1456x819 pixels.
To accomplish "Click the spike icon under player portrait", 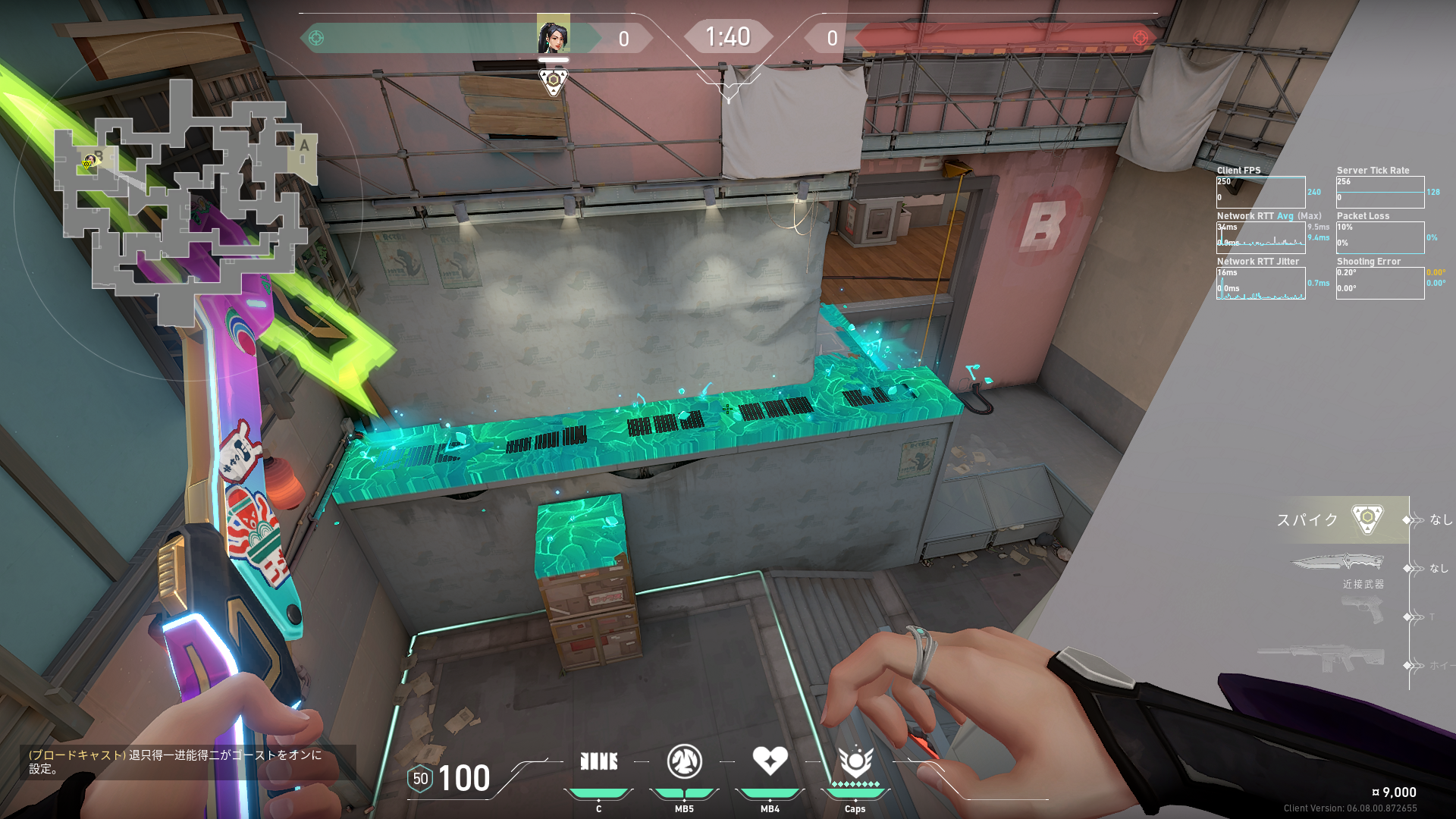I will coord(554,80).
